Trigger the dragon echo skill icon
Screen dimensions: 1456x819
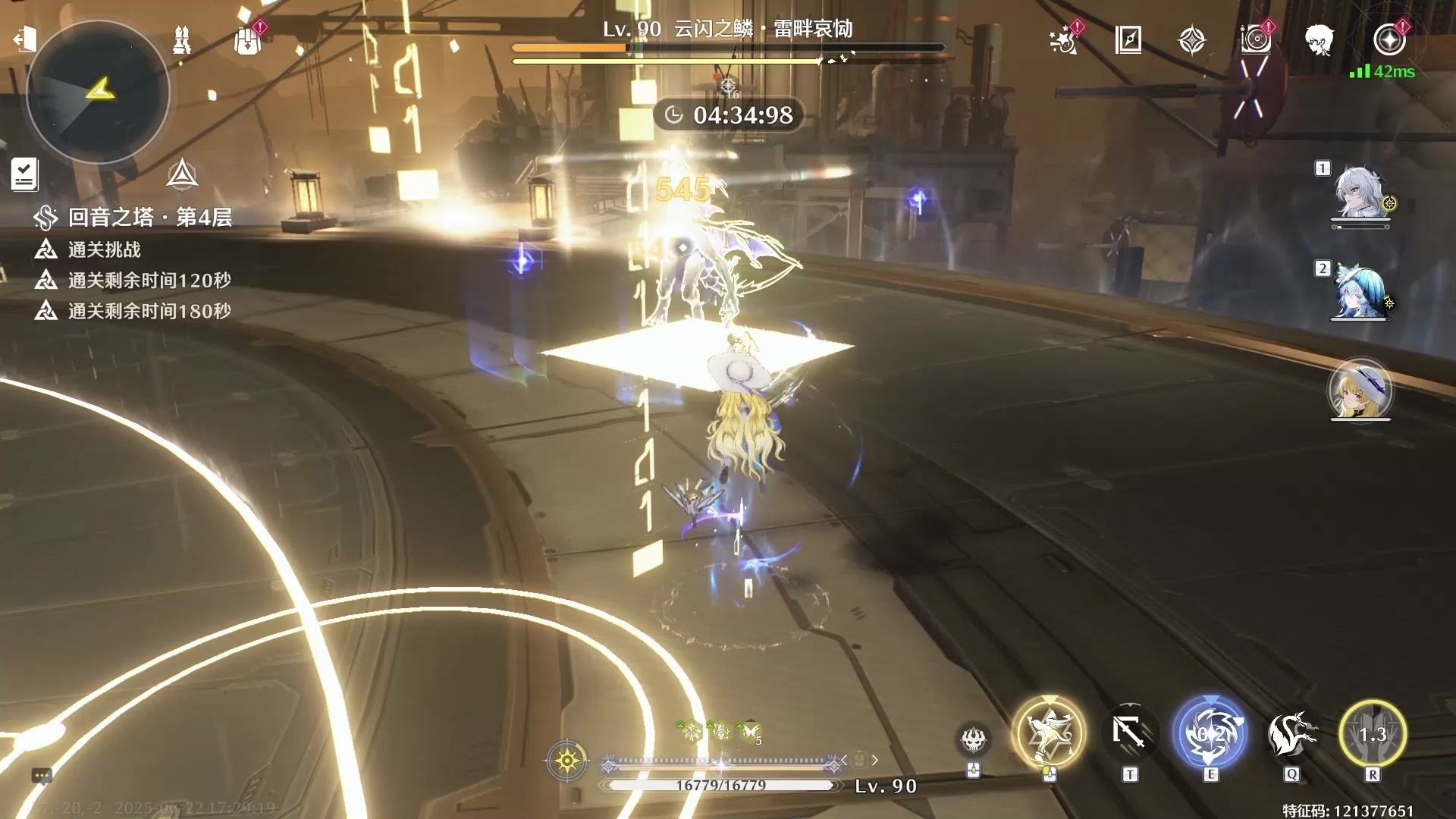[x=1291, y=733]
